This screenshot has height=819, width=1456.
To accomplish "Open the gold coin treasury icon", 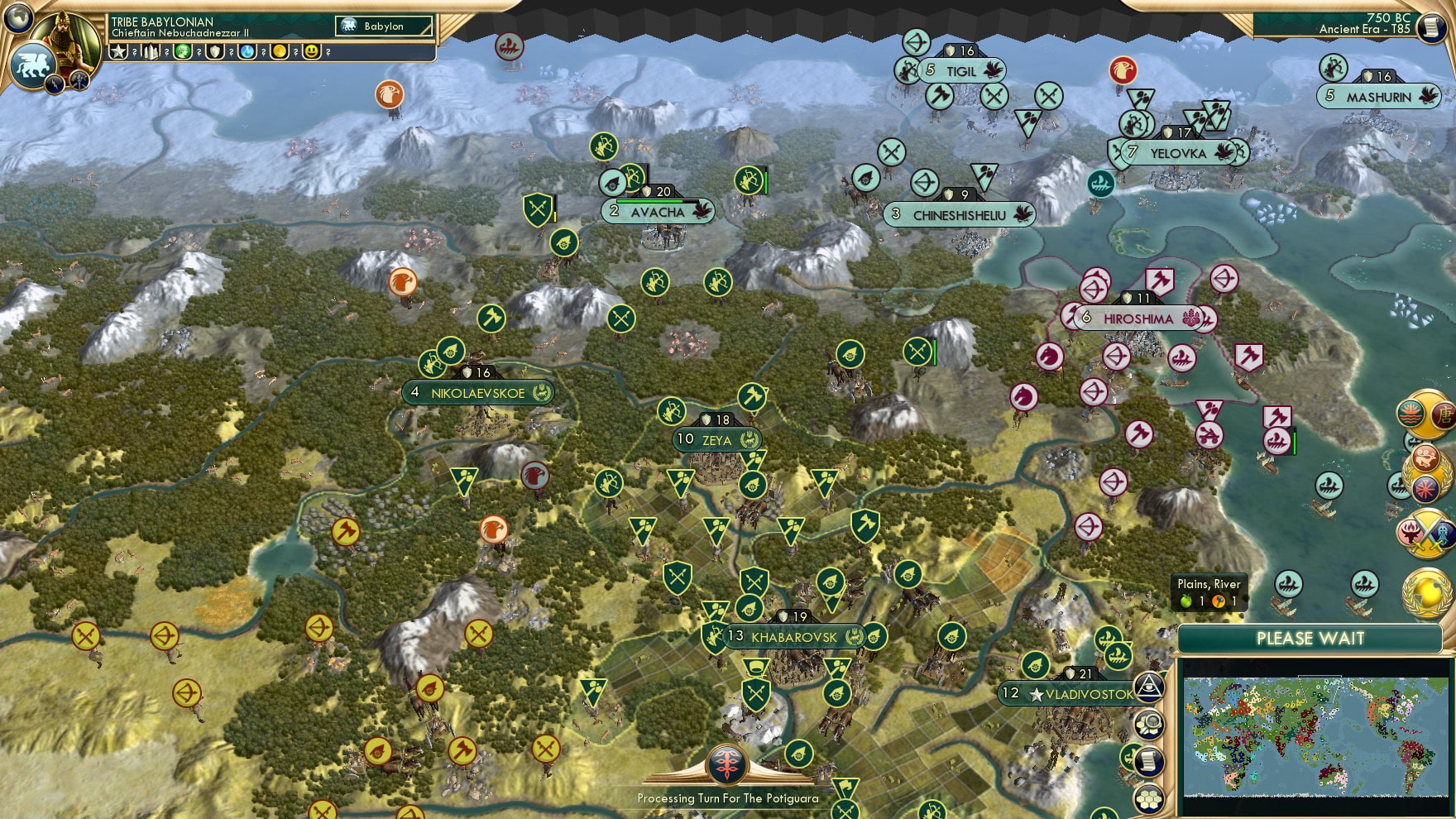I will coord(280,51).
